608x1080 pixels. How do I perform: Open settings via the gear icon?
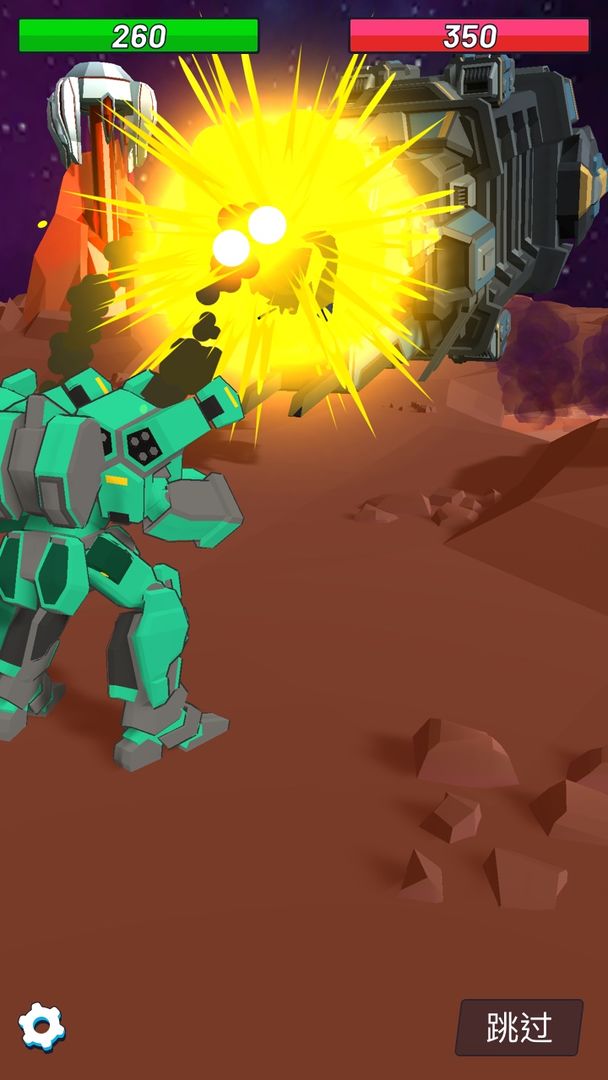[x=42, y=1027]
